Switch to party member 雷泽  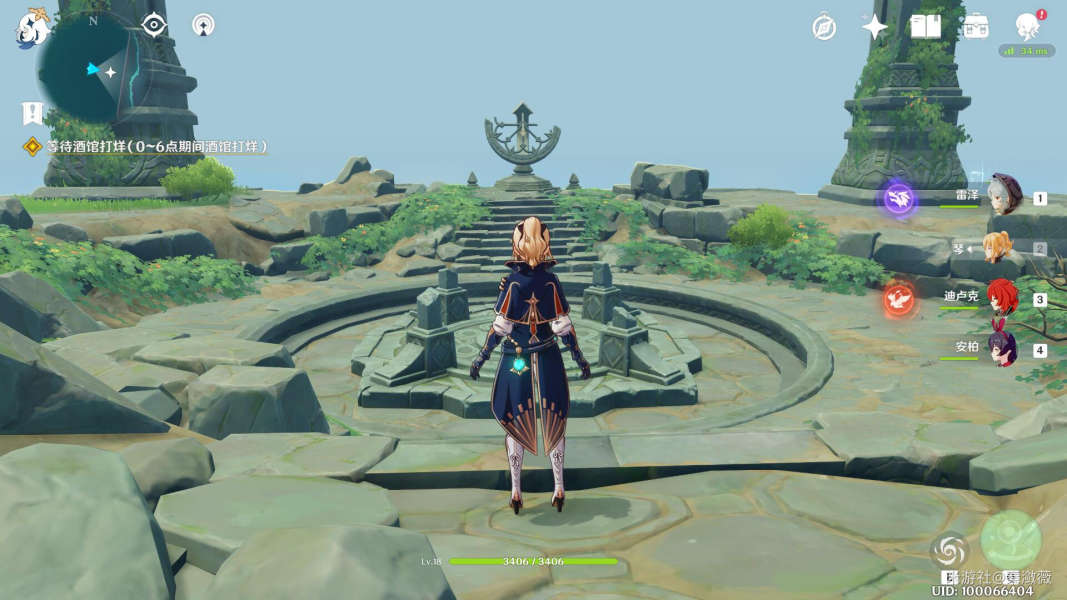[x=1003, y=196]
